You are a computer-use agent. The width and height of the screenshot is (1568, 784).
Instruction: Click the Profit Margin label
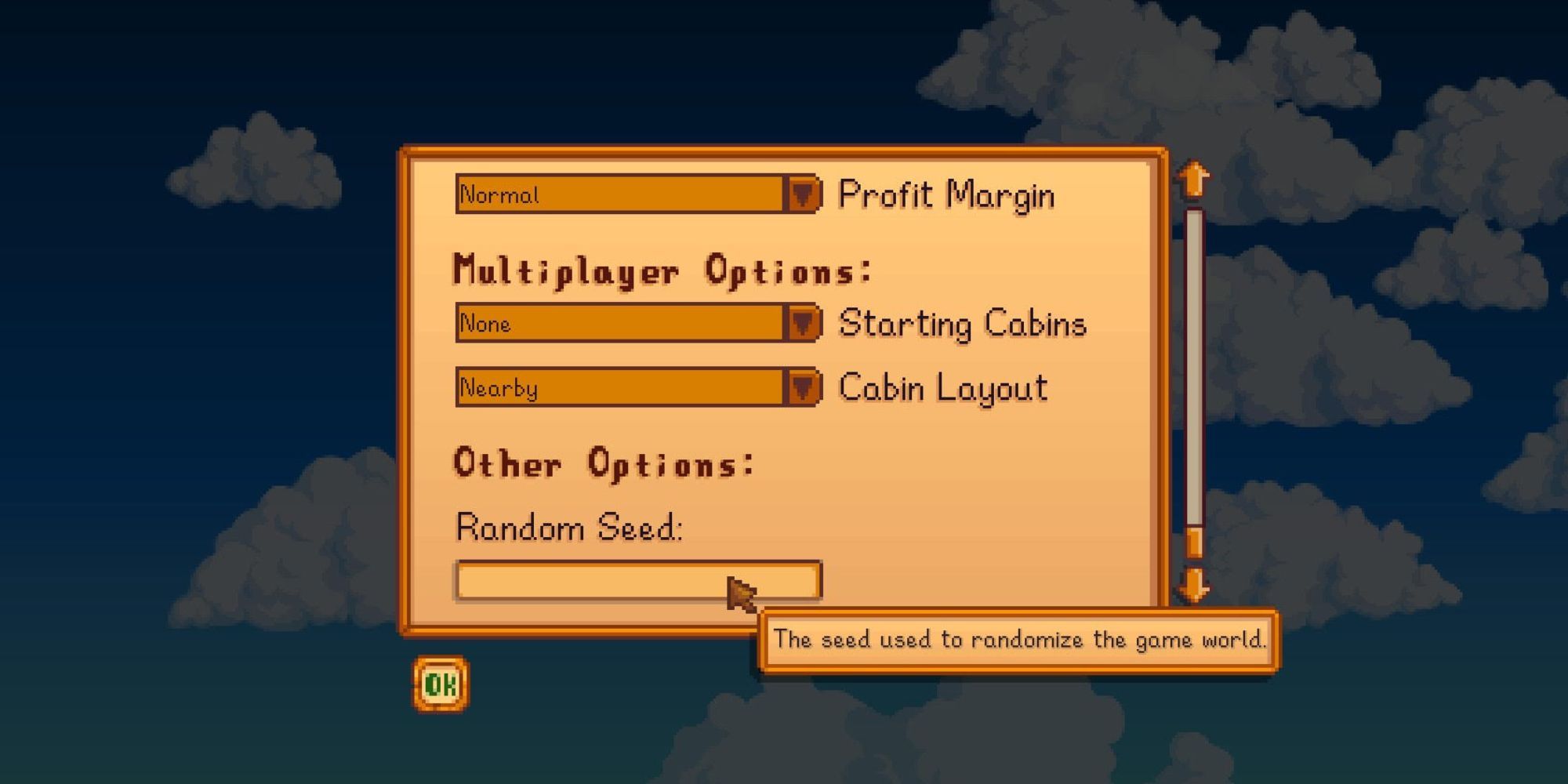(949, 196)
